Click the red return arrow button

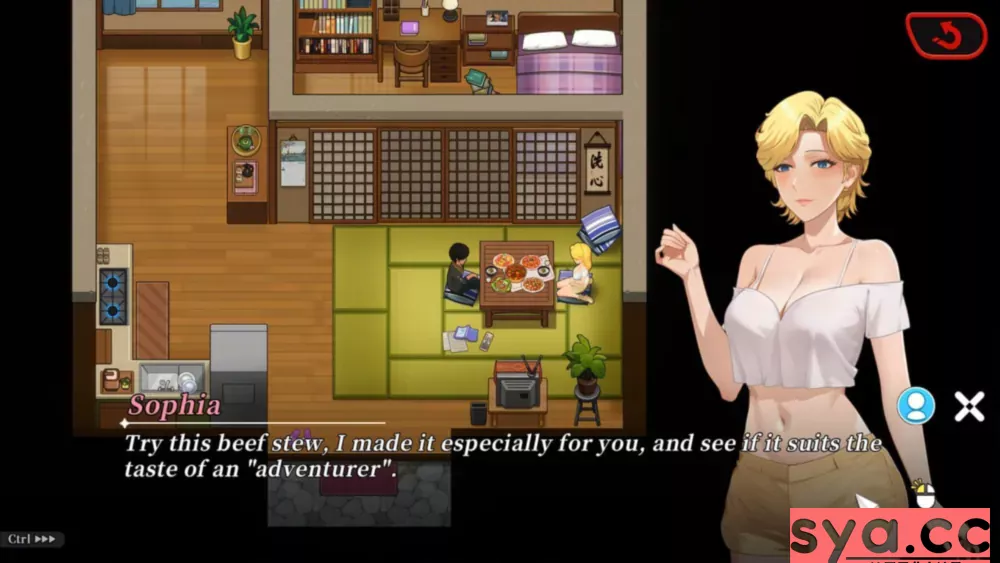pyautogui.click(x=946, y=36)
